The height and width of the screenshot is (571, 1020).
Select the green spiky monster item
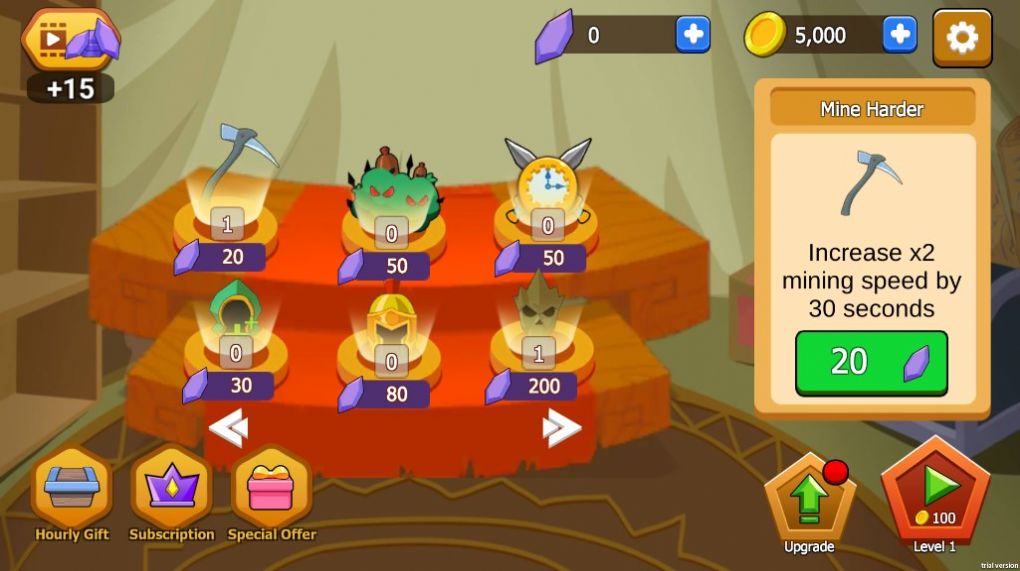392,190
